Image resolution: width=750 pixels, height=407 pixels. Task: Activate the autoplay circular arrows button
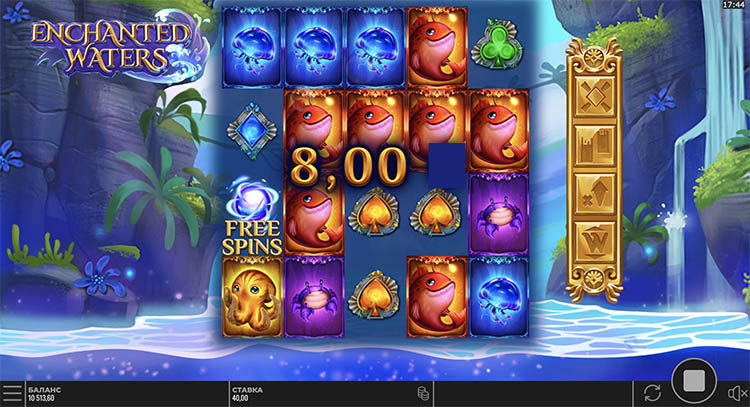(x=653, y=392)
